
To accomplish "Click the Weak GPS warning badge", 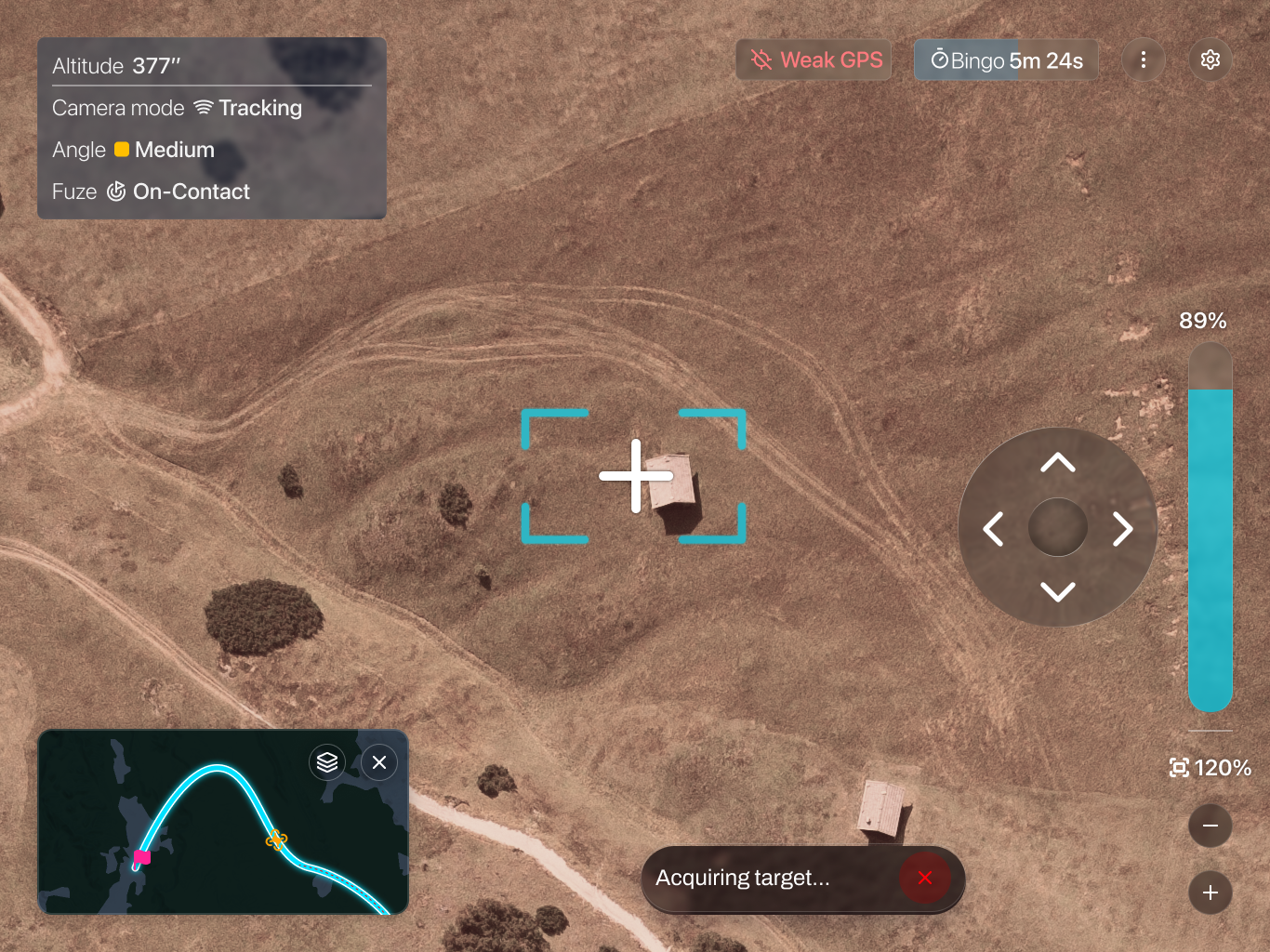I will 815,60.
